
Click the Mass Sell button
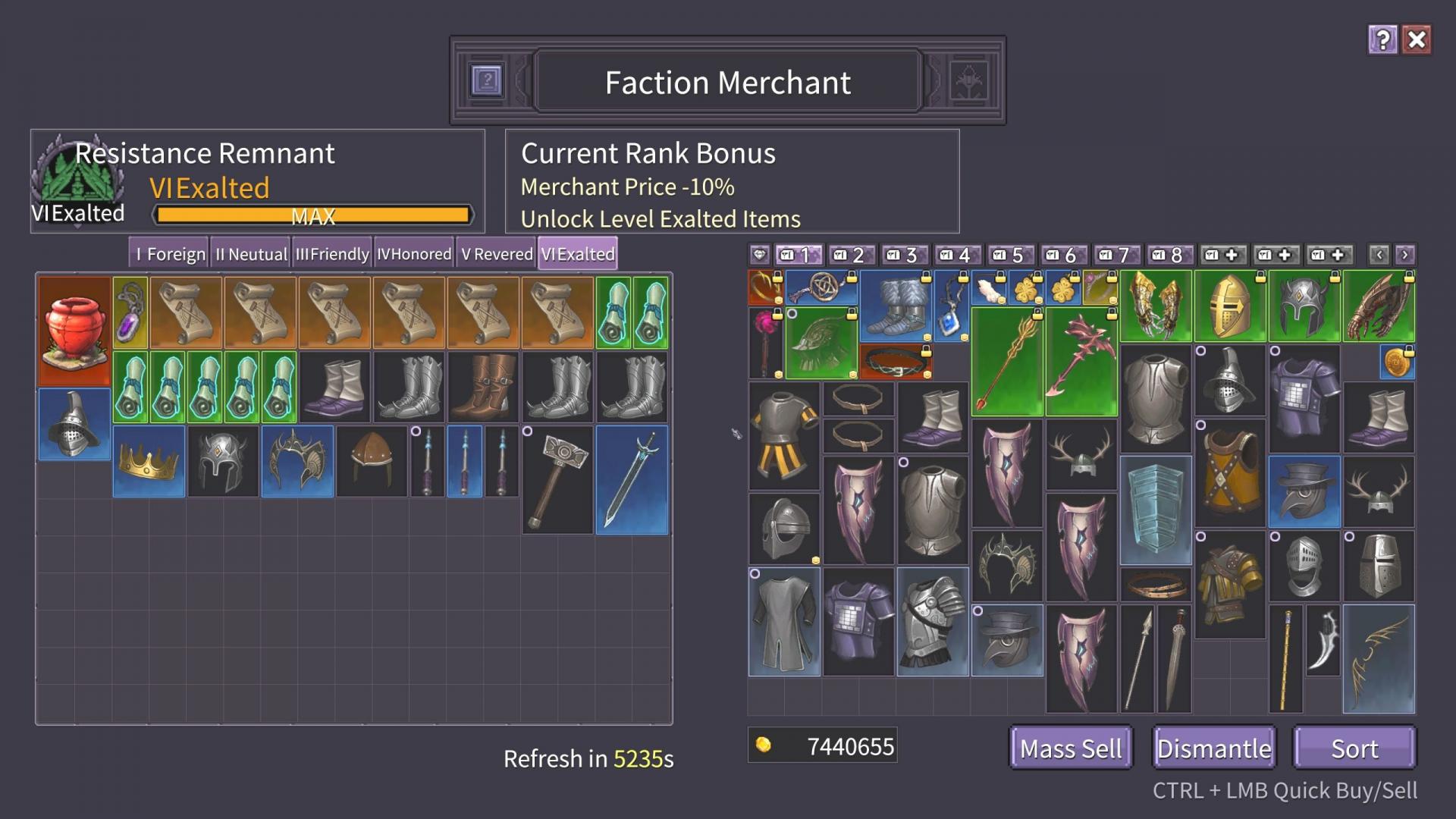pyautogui.click(x=1070, y=748)
